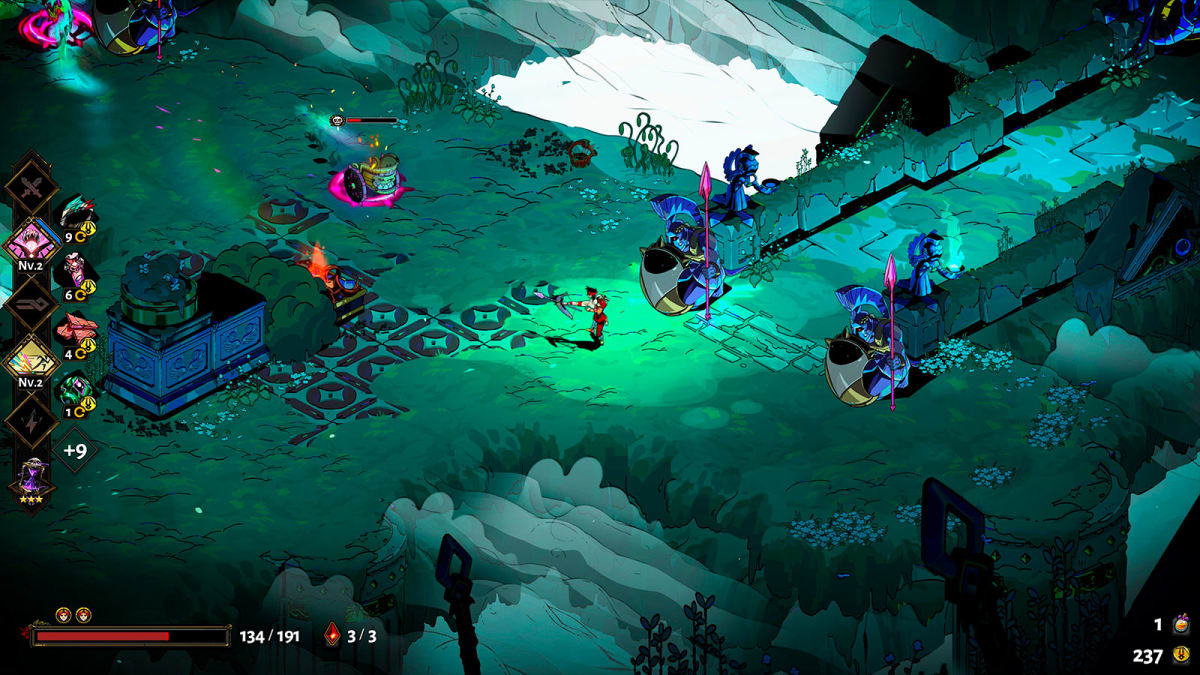The width and height of the screenshot is (1200, 675).
Task: Expand the +9 additional boons indicator
Action: coord(75,450)
